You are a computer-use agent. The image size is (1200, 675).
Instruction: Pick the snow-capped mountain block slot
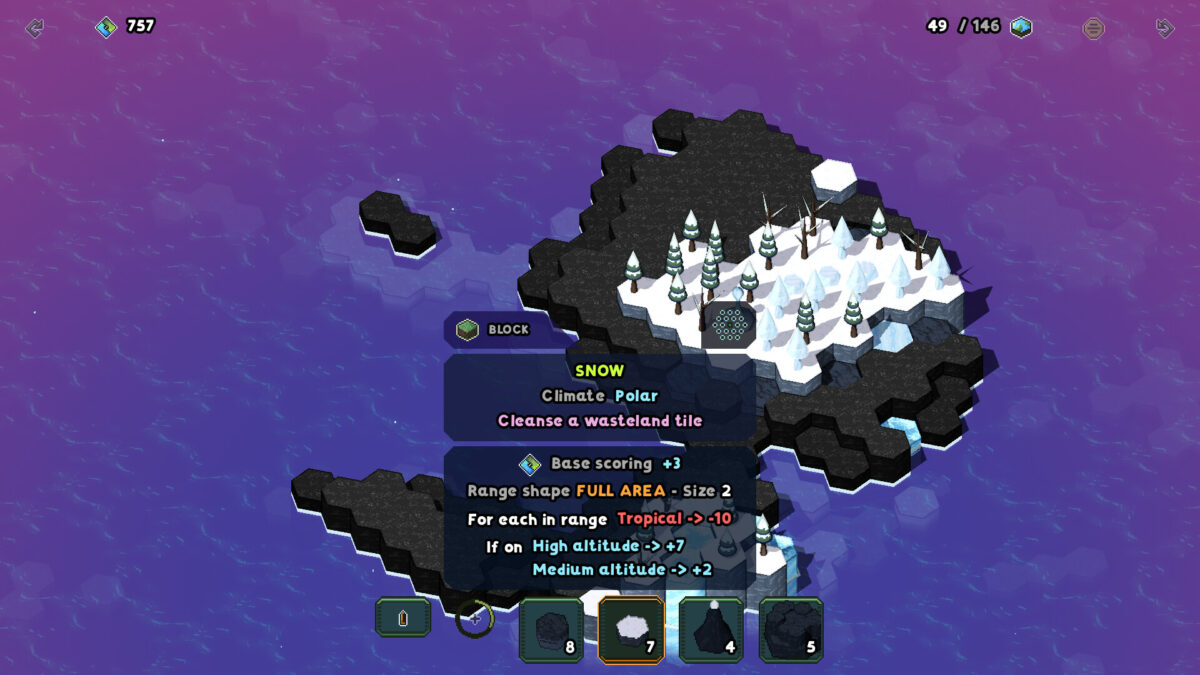click(x=711, y=630)
